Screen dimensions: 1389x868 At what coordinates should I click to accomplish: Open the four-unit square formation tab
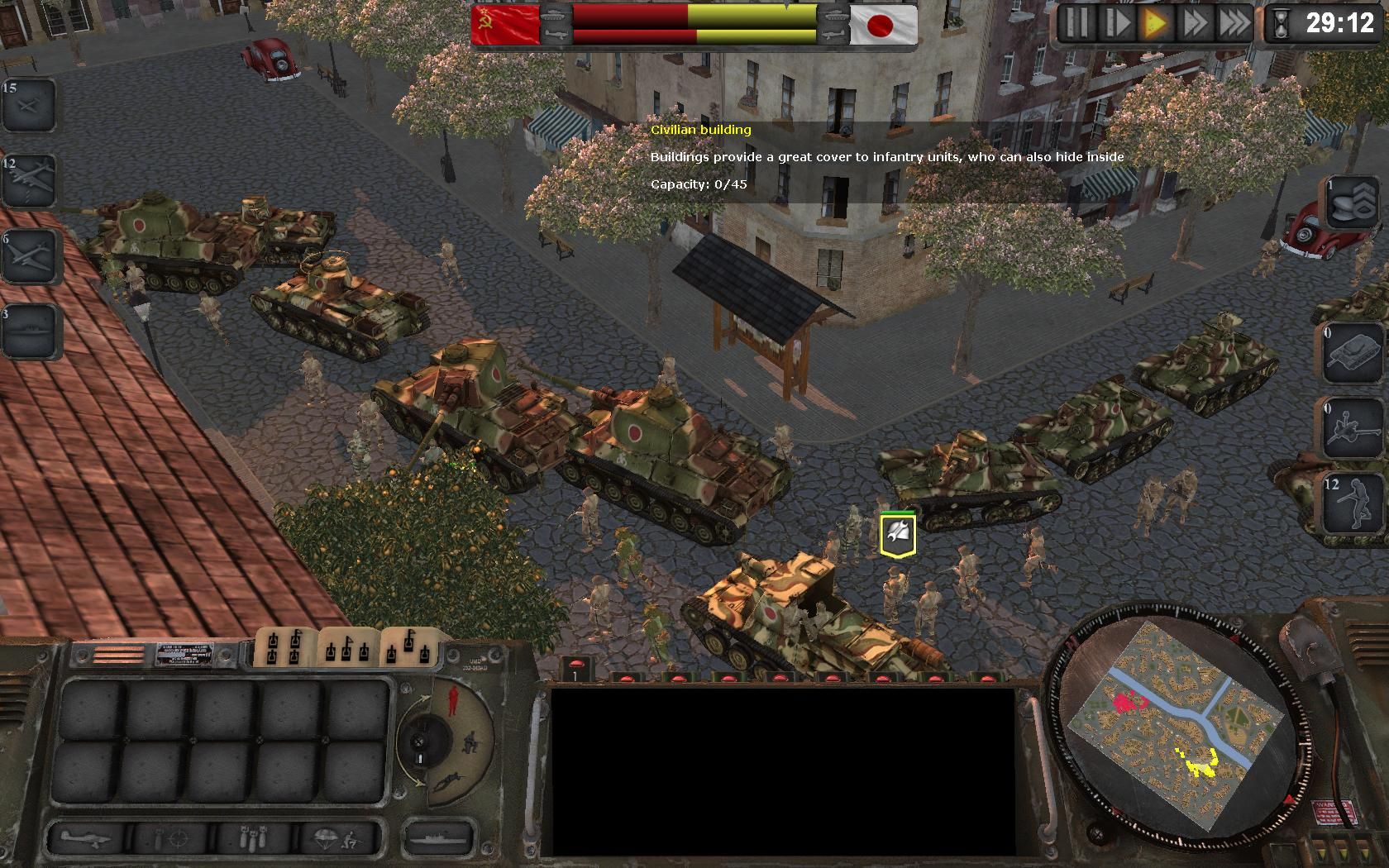pyautogui.click(x=285, y=647)
